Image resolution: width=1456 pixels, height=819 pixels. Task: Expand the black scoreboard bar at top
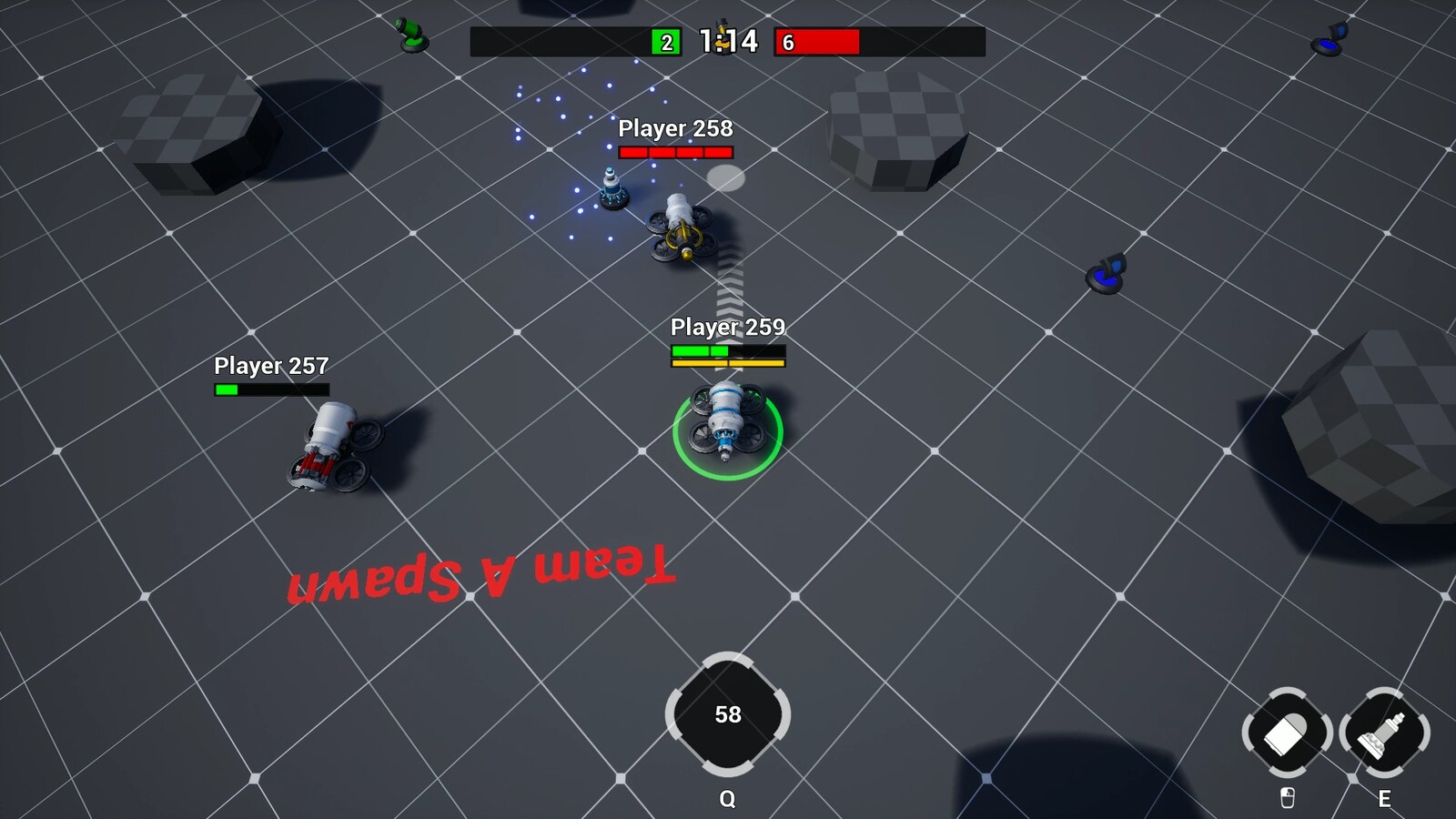tap(564, 39)
